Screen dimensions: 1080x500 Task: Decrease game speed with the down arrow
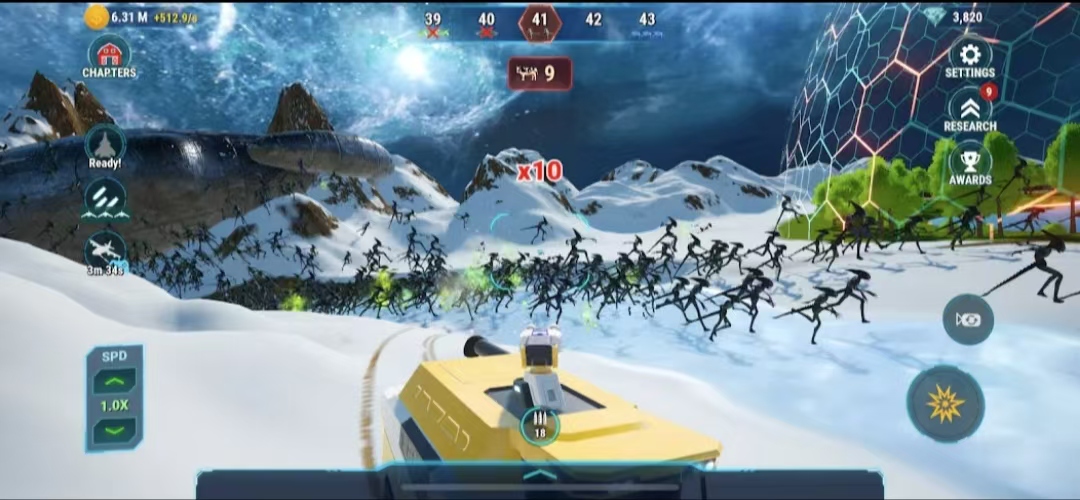114,431
